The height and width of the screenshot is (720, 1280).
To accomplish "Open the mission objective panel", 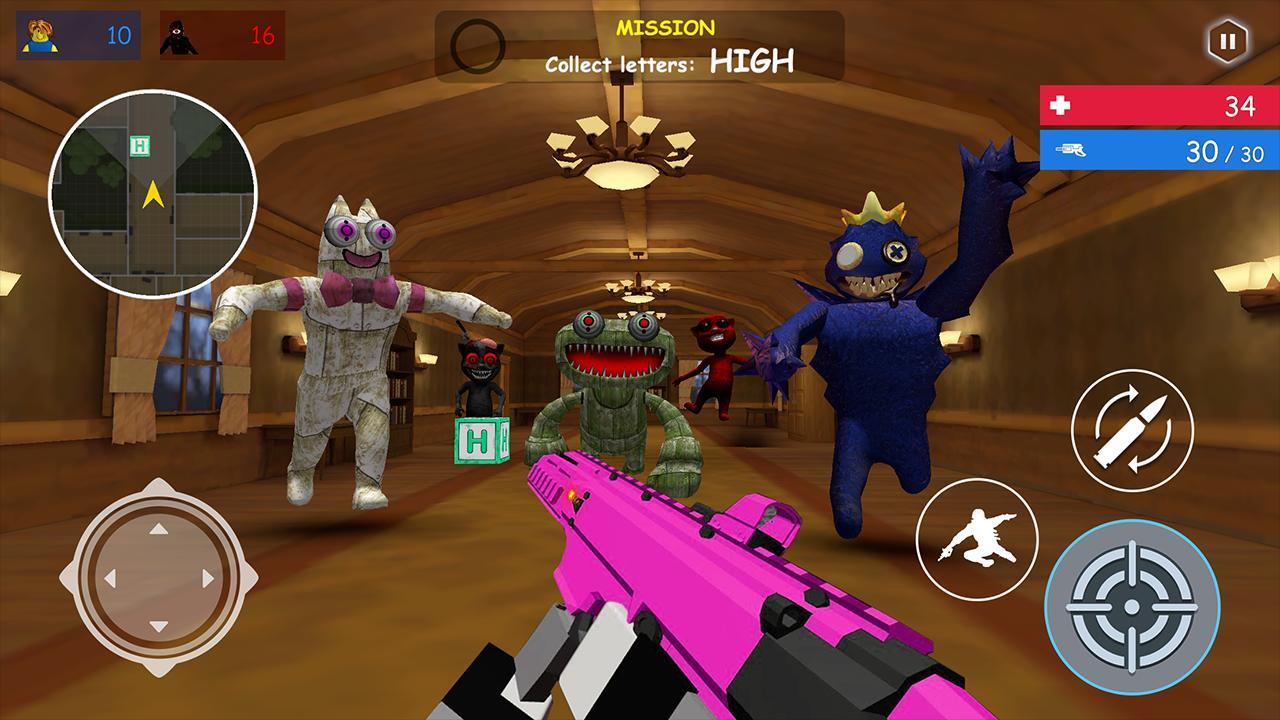I will 640,47.
